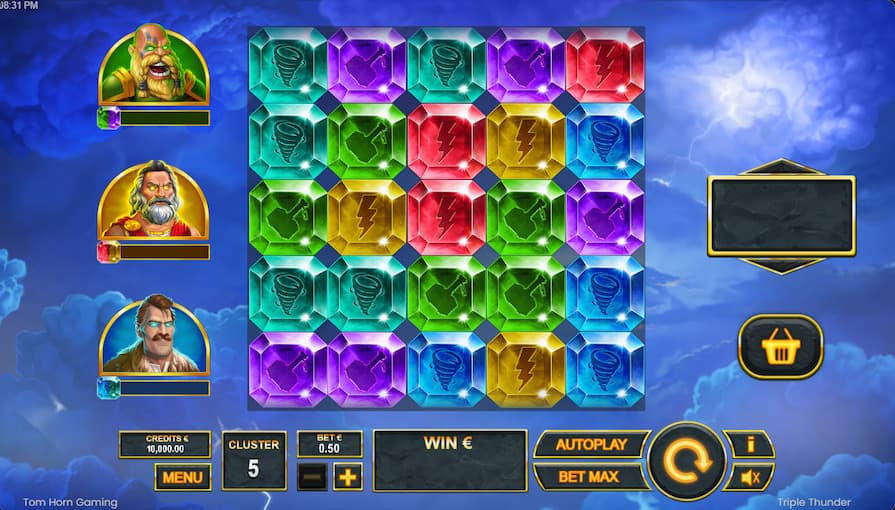Screen dimensions: 895x510
Task: Set the bet to BET MAX
Action: click(x=588, y=476)
